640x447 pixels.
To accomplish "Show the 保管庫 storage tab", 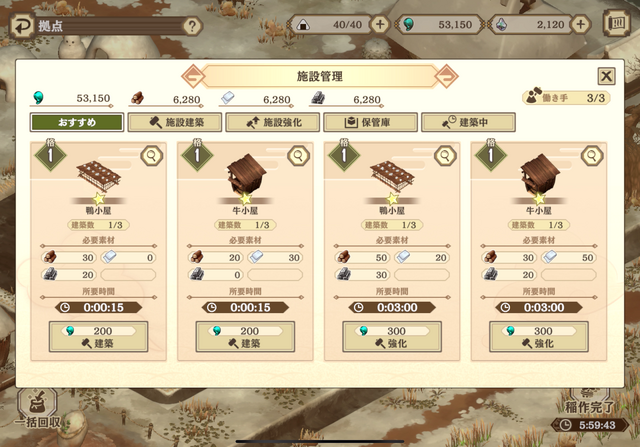I will coord(369,122).
